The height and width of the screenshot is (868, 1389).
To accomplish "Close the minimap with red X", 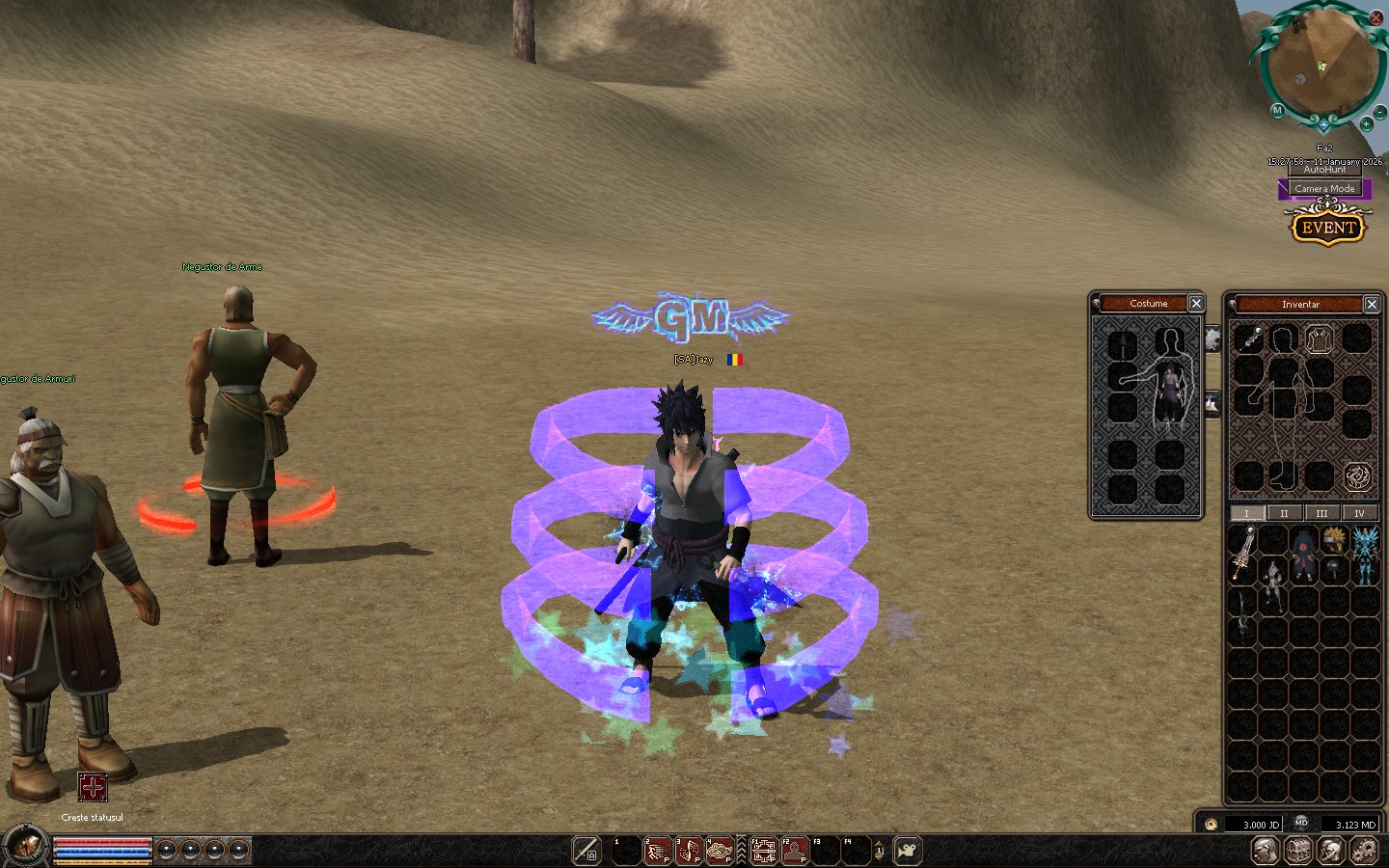I will [x=1375, y=17].
